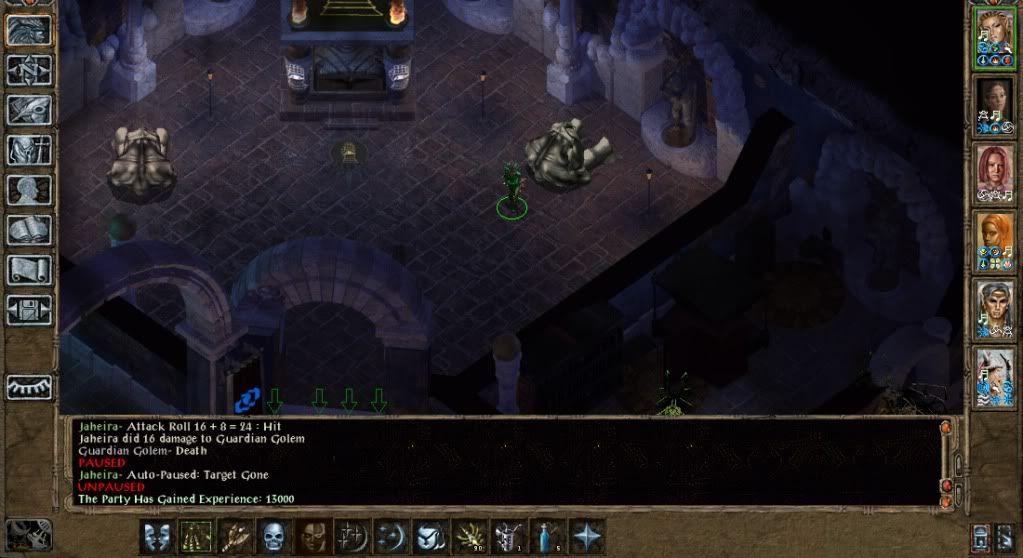Select the orange-haired character's portrait

tap(995, 240)
